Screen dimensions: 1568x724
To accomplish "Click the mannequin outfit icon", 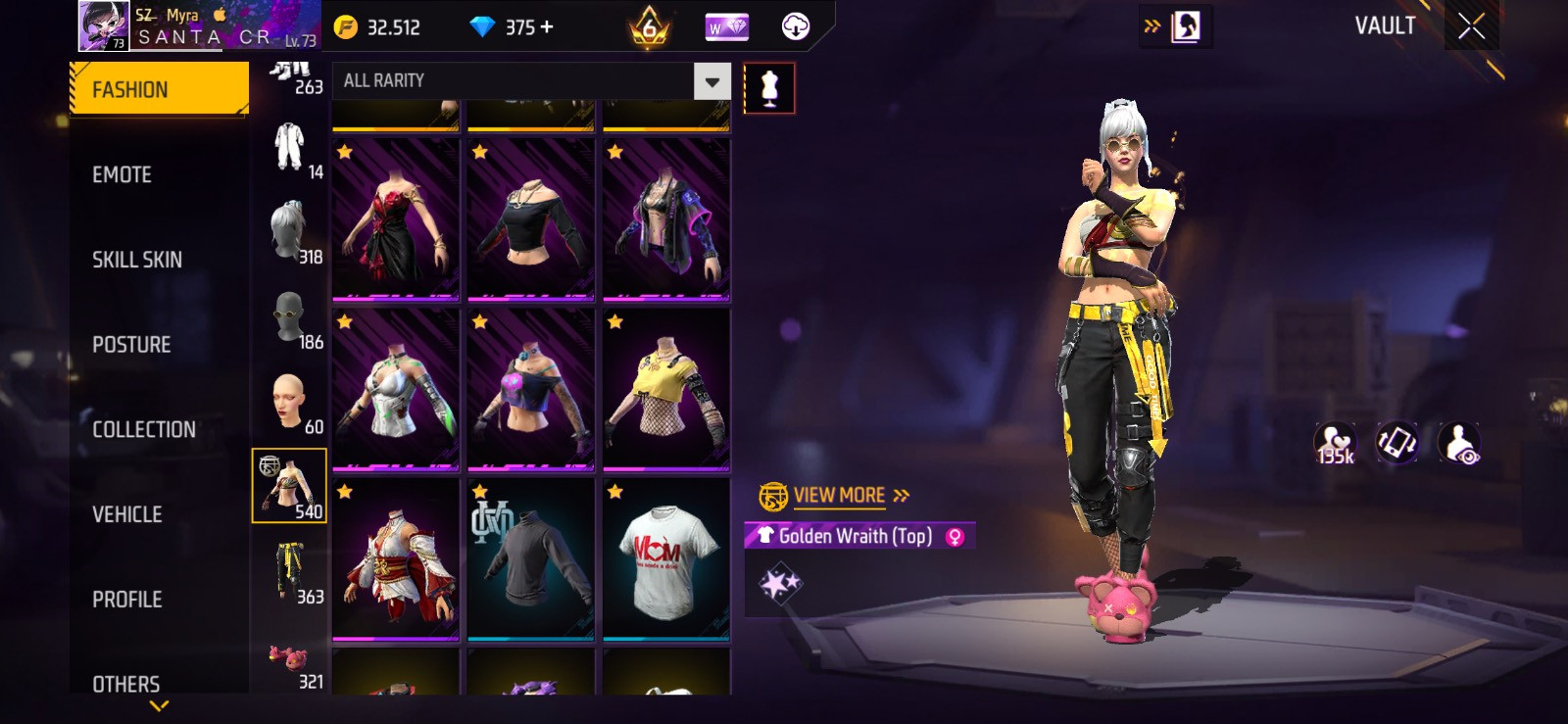I will point(769,88).
